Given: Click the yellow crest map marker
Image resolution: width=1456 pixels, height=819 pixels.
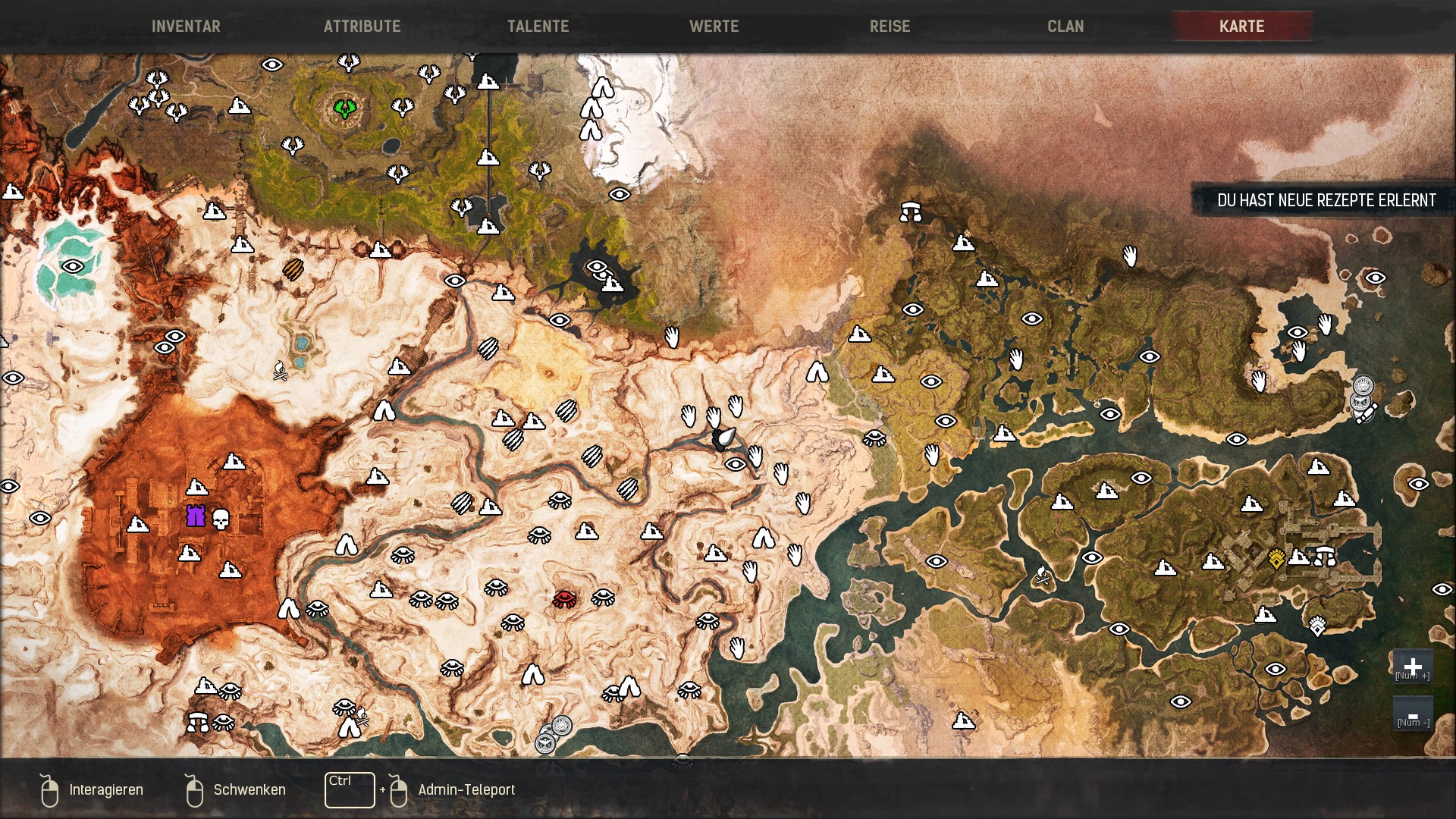Looking at the screenshot, I should click(1276, 560).
